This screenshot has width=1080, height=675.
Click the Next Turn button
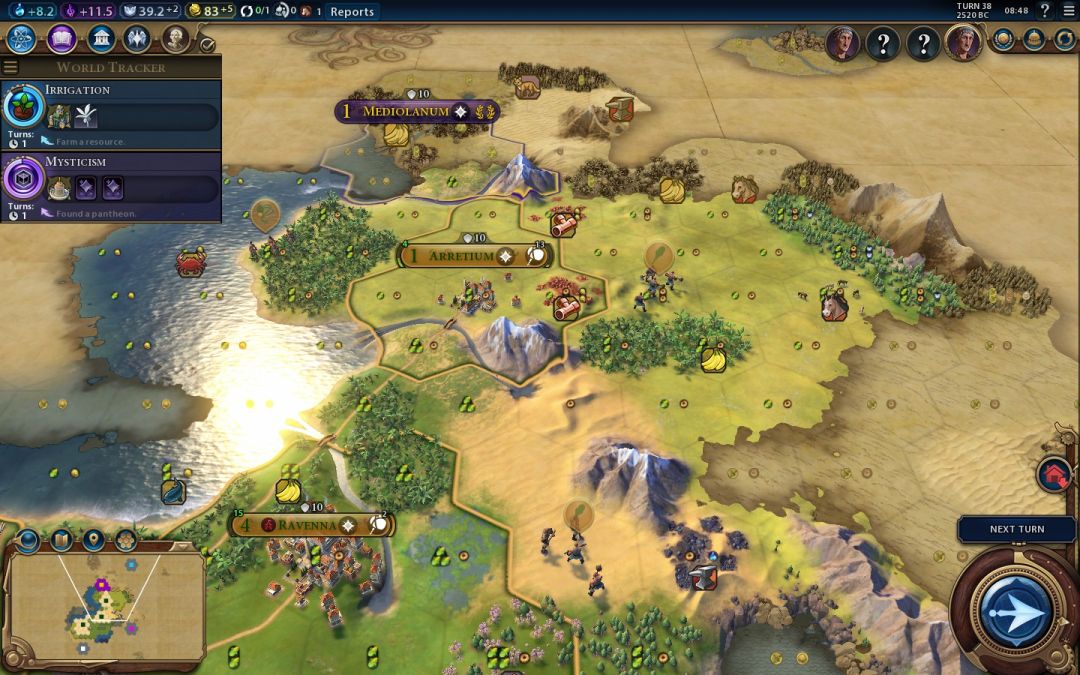pos(1016,529)
